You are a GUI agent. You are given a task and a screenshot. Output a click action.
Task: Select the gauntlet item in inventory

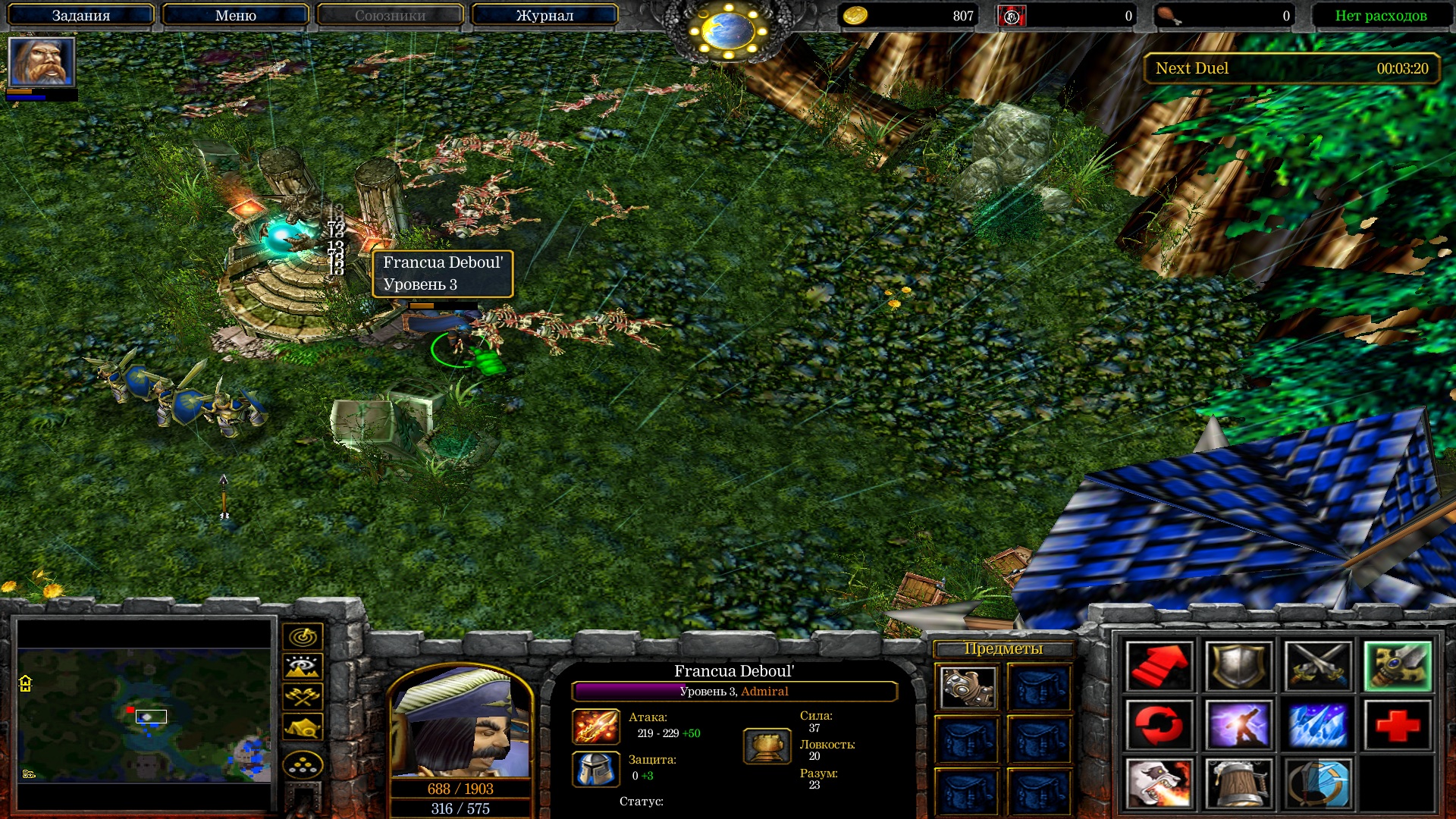tap(968, 687)
